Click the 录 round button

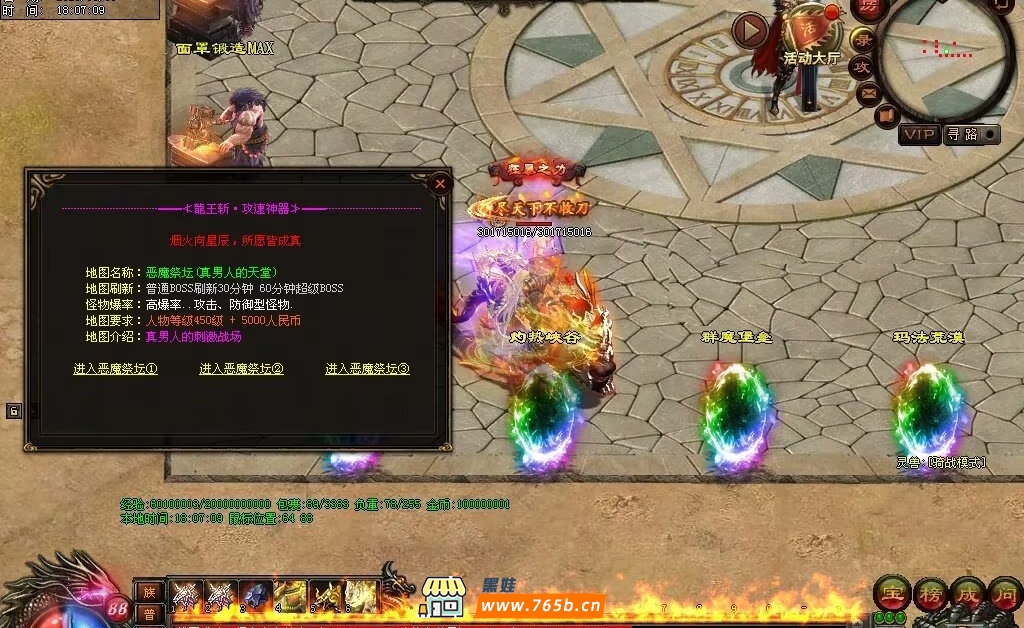click(863, 40)
